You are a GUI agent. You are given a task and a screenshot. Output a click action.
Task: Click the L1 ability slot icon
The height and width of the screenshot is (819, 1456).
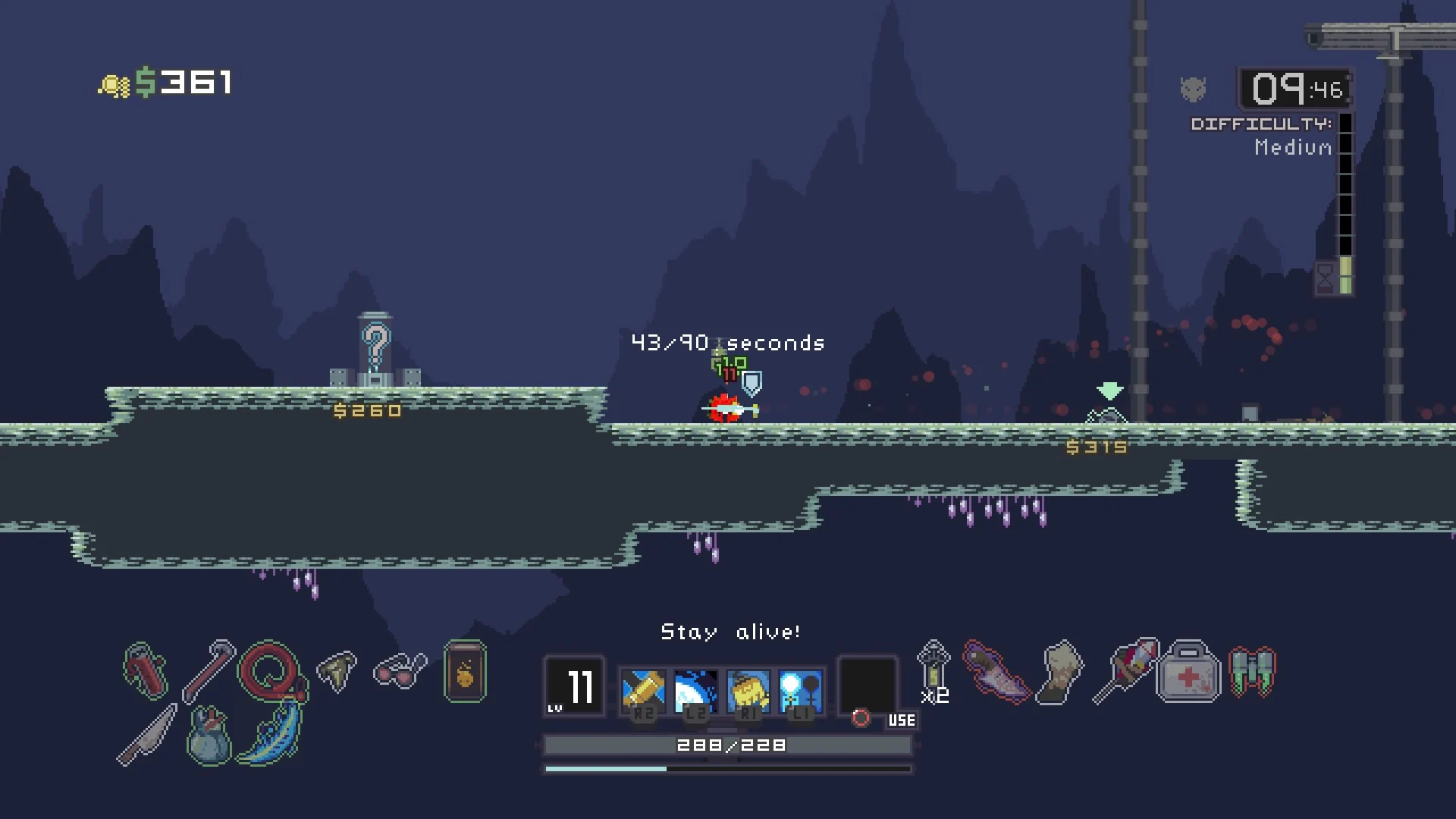pyautogui.click(x=802, y=689)
